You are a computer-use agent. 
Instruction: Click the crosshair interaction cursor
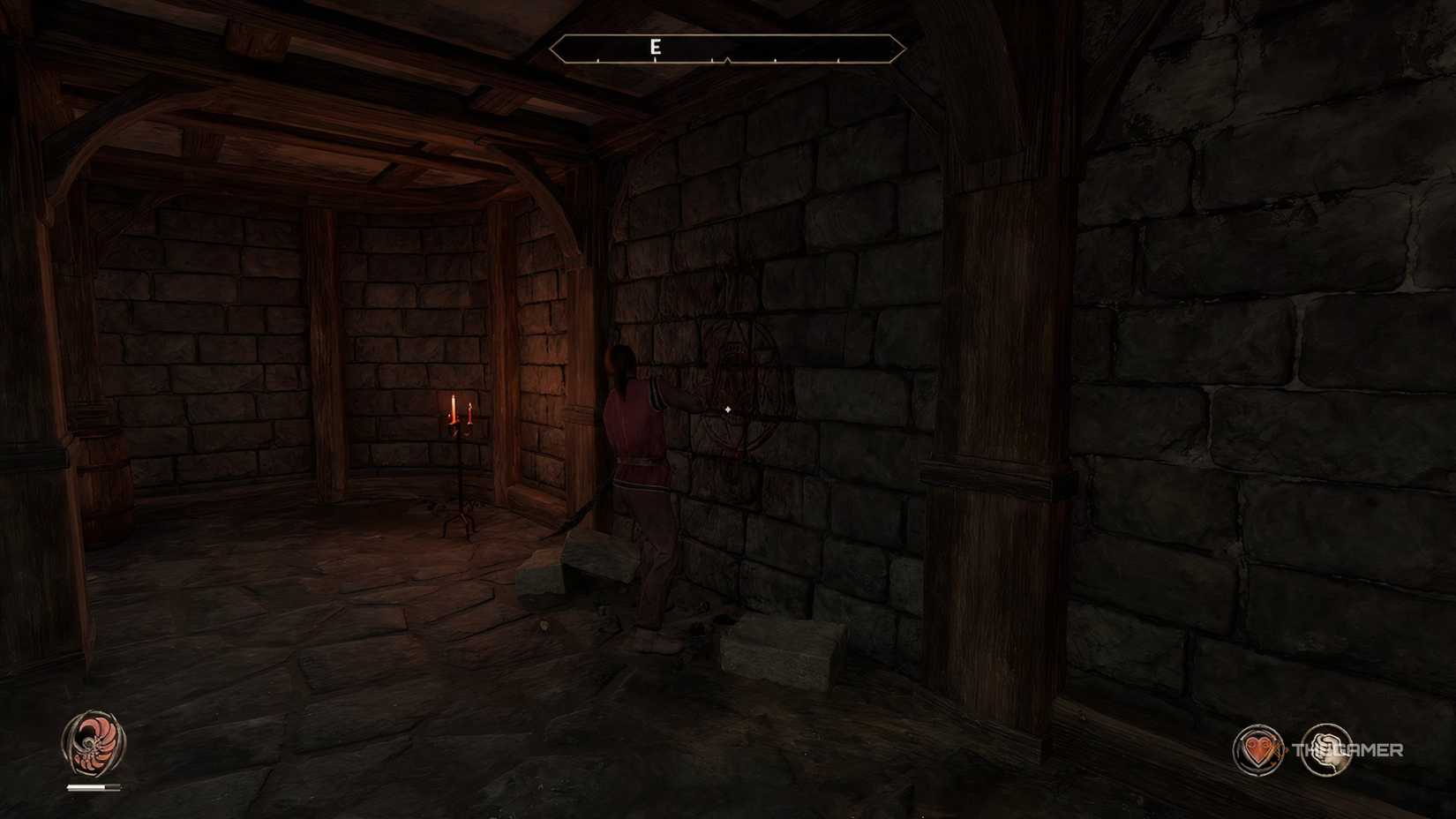(x=726, y=409)
